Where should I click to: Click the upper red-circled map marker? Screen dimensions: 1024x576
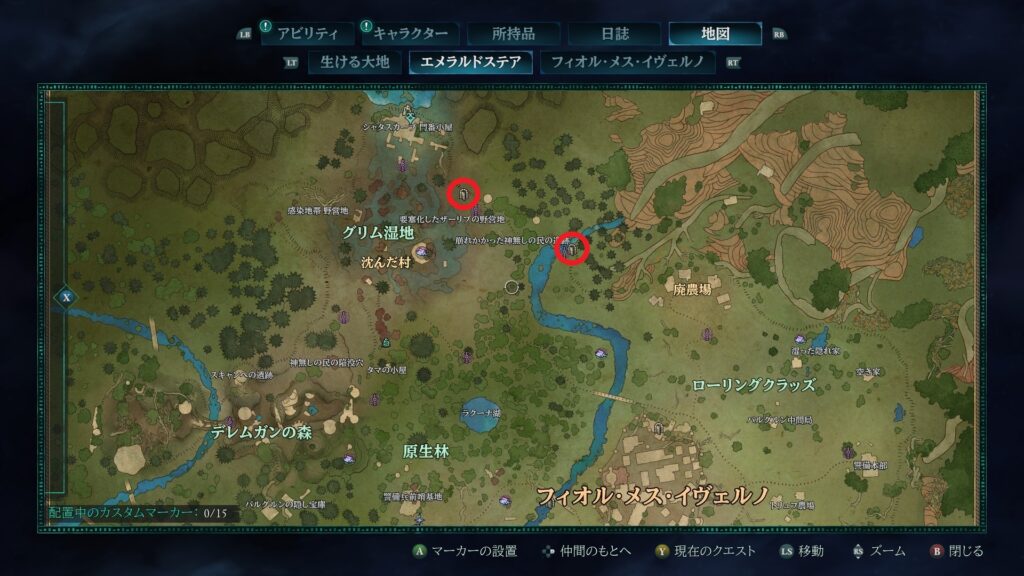click(x=463, y=192)
